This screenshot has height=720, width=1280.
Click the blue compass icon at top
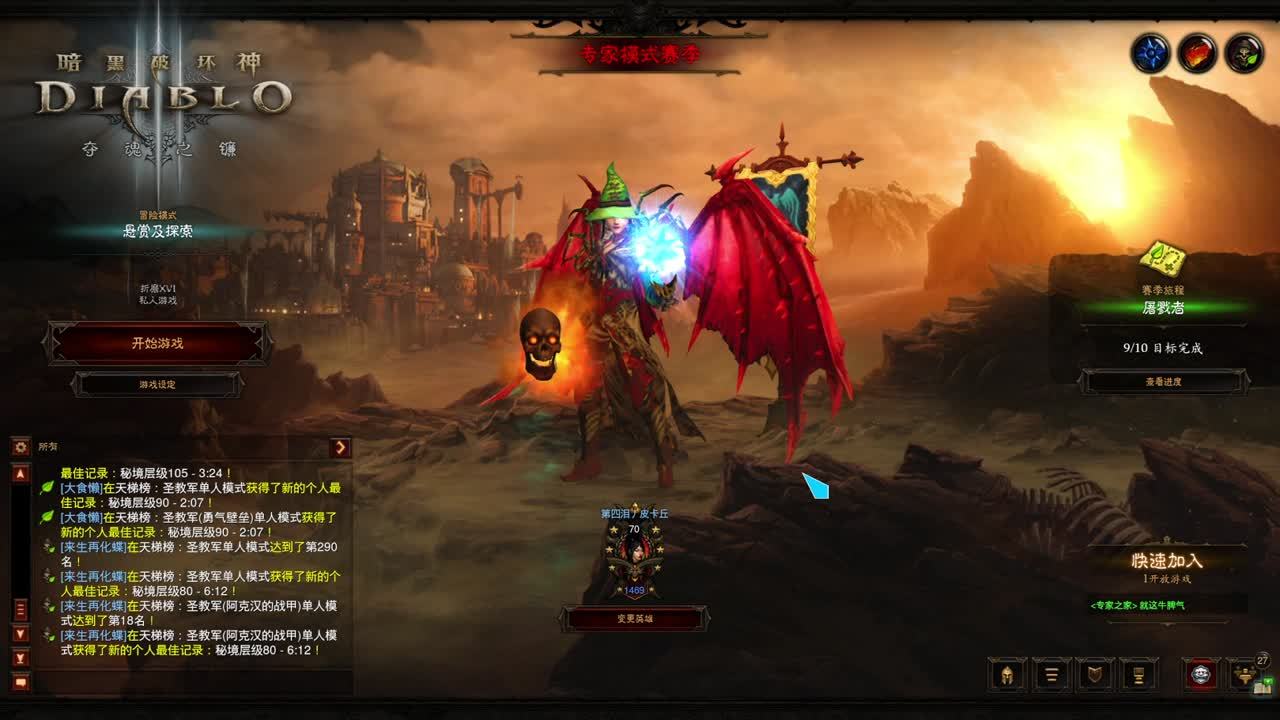click(1151, 53)
